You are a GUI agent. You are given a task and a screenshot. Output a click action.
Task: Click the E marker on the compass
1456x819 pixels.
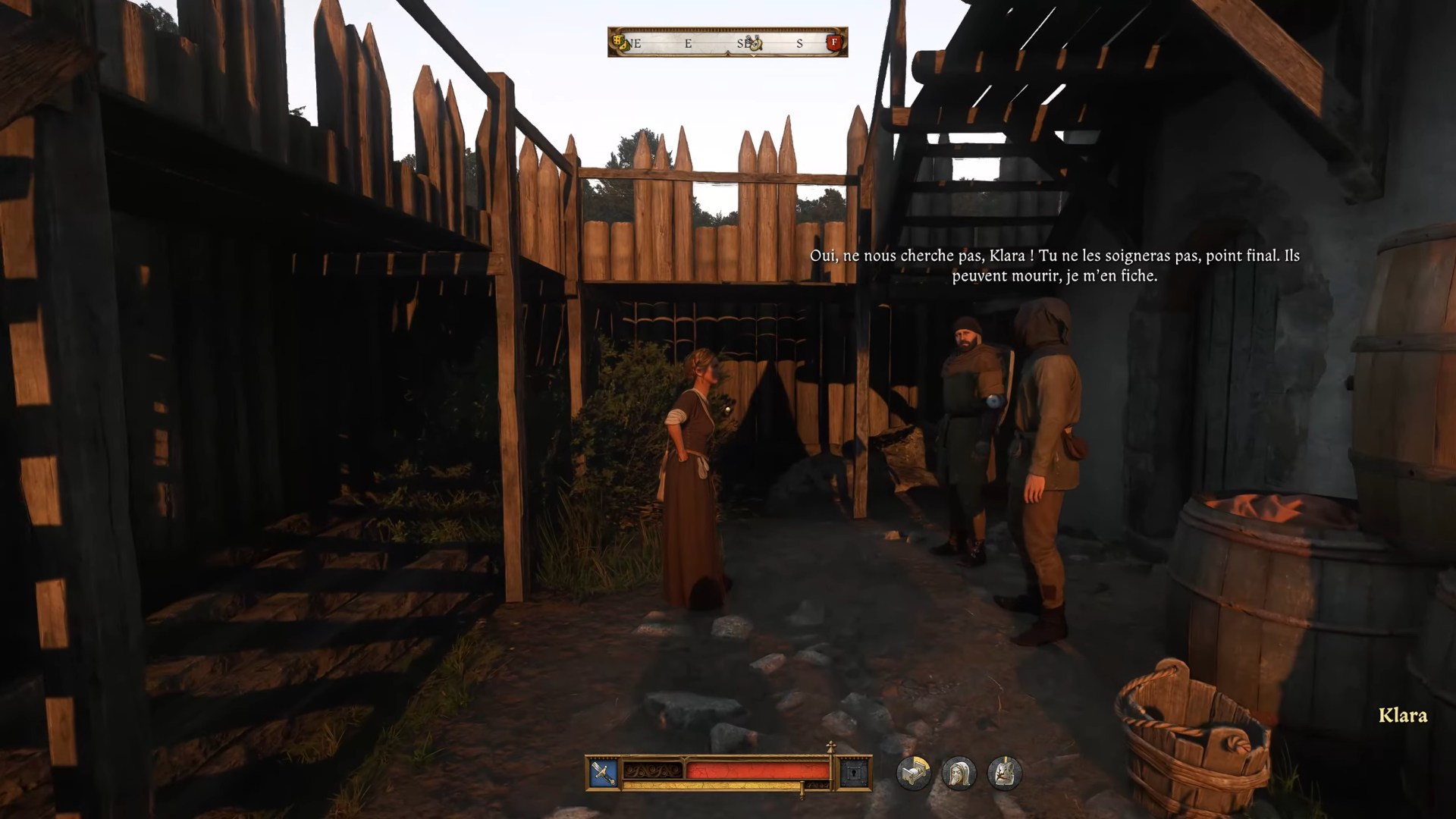click(687, 43)
